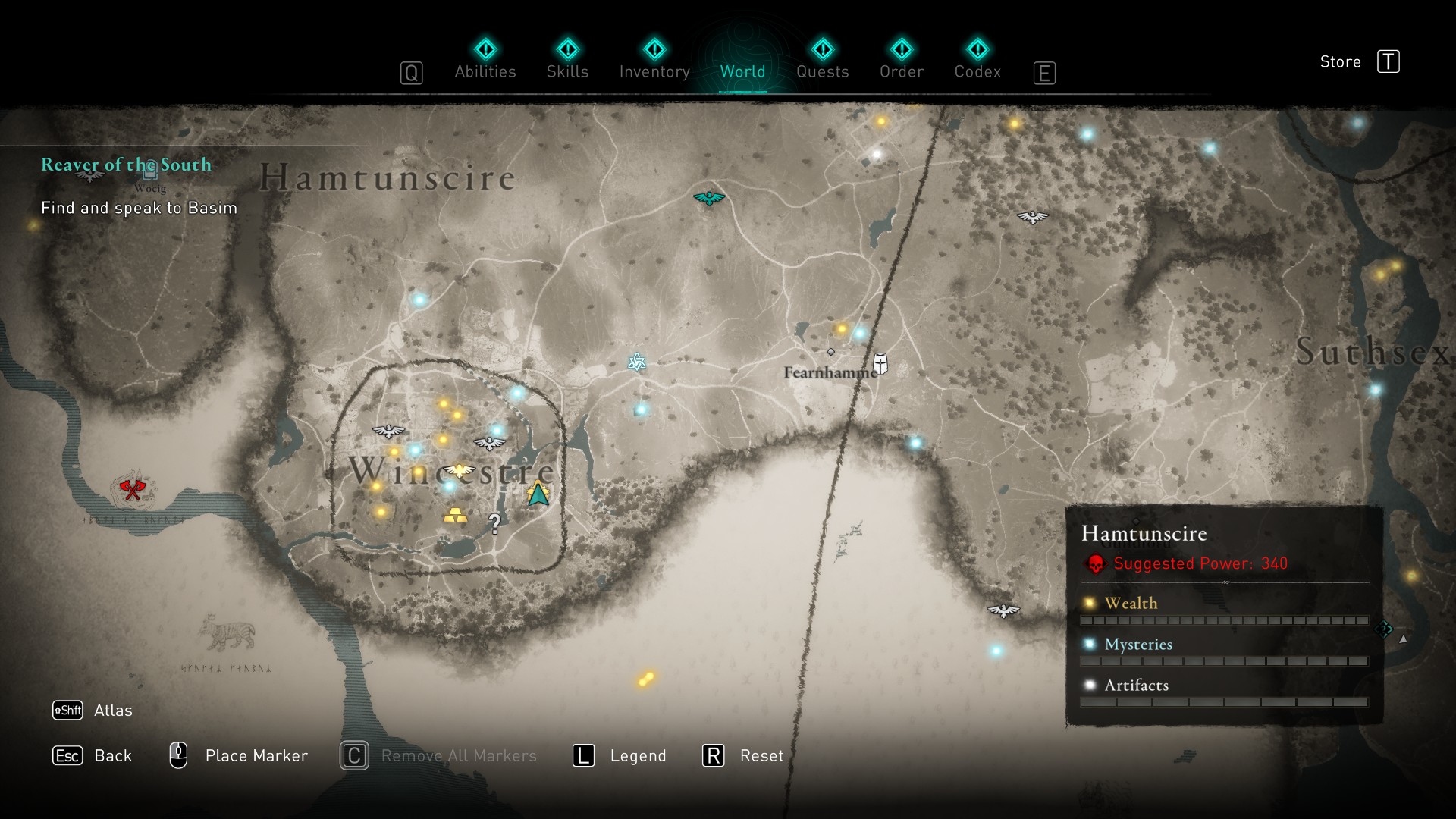Select the Reaver of the South quest tracker
Image resolution: width=1456 pixels, height=819 pixels.
[x=126, y=165]
